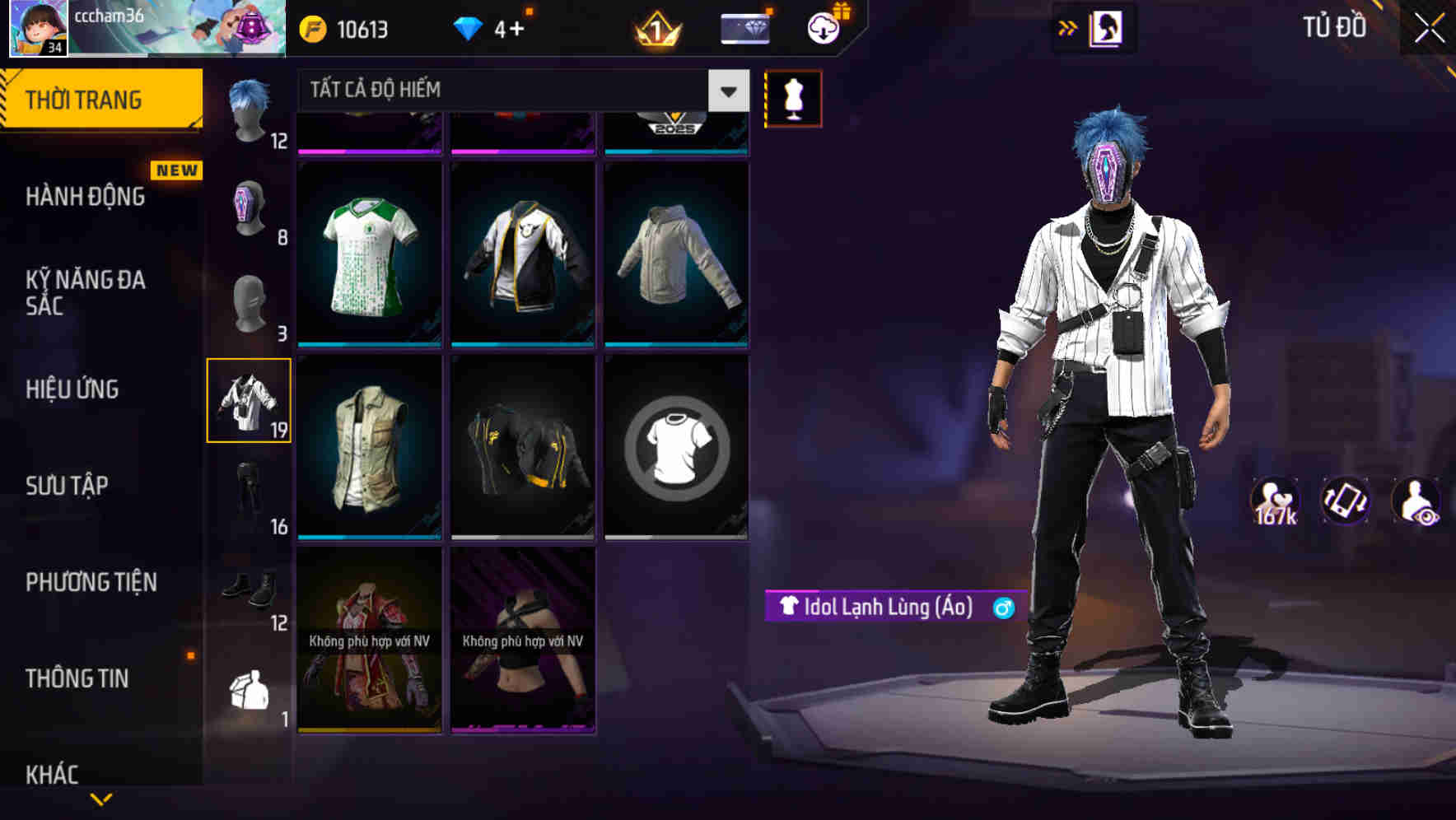The width and height of the screenshot is (1456, 820).
Task: Select the cream sleeveless vest thumbnail
Action: tap(369, 448)
